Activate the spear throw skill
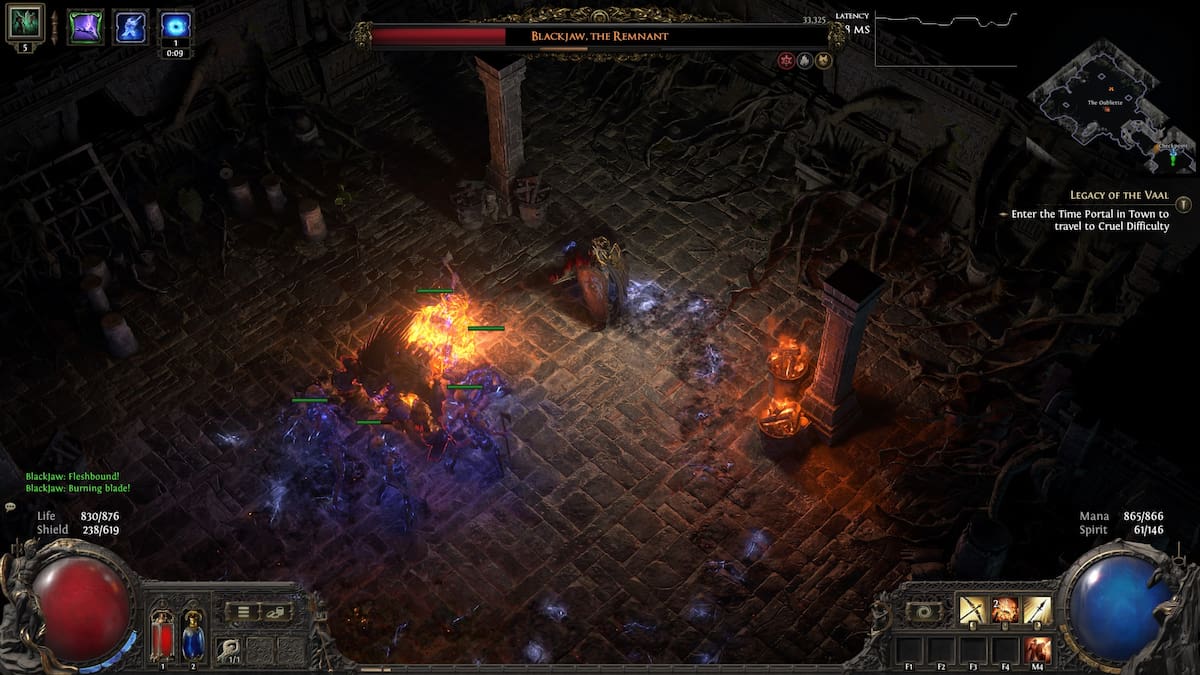This screenshot has height=675, width=1200. click(x=1037, y=609)
